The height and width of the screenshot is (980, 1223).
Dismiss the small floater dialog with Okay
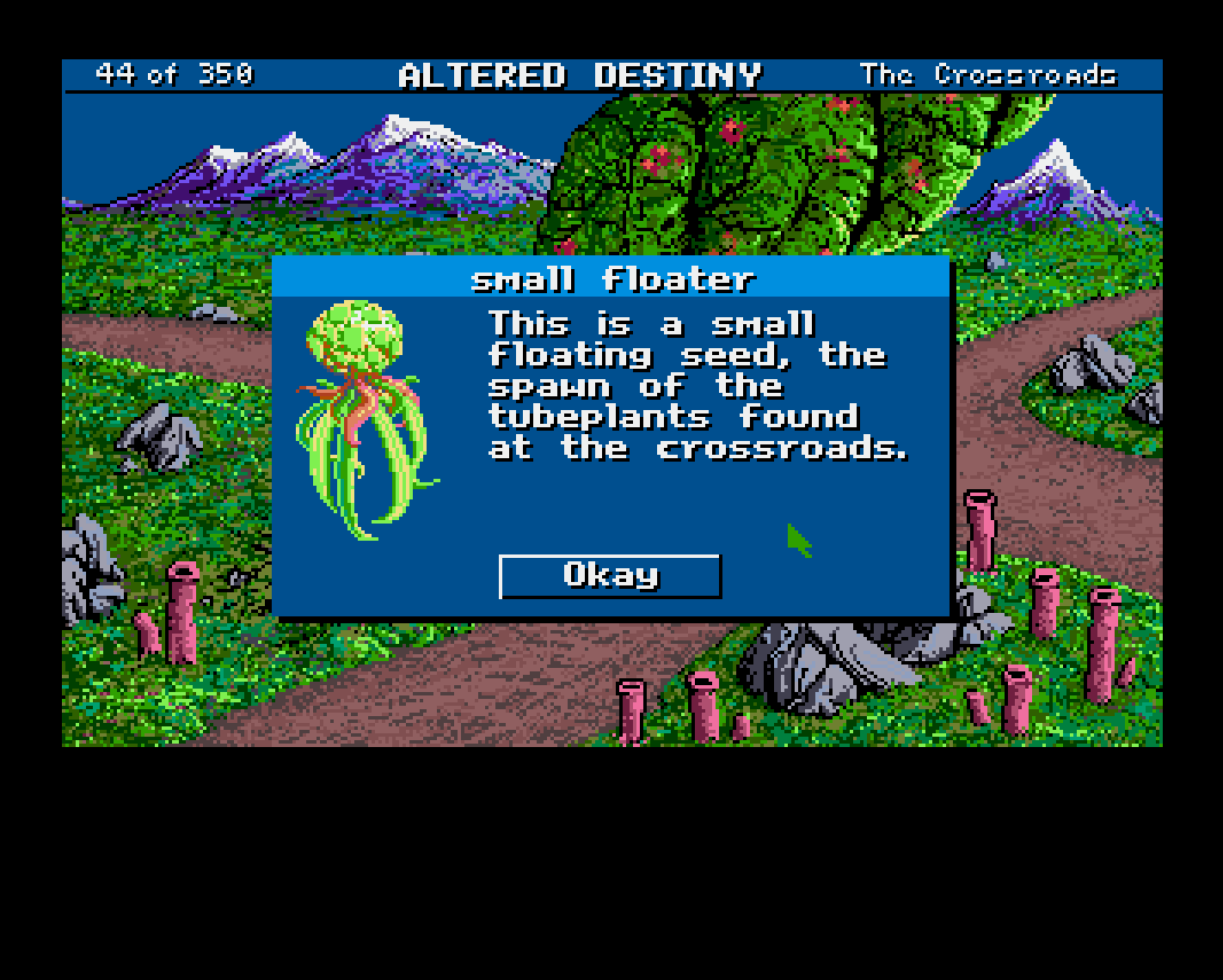pos(610,576)
